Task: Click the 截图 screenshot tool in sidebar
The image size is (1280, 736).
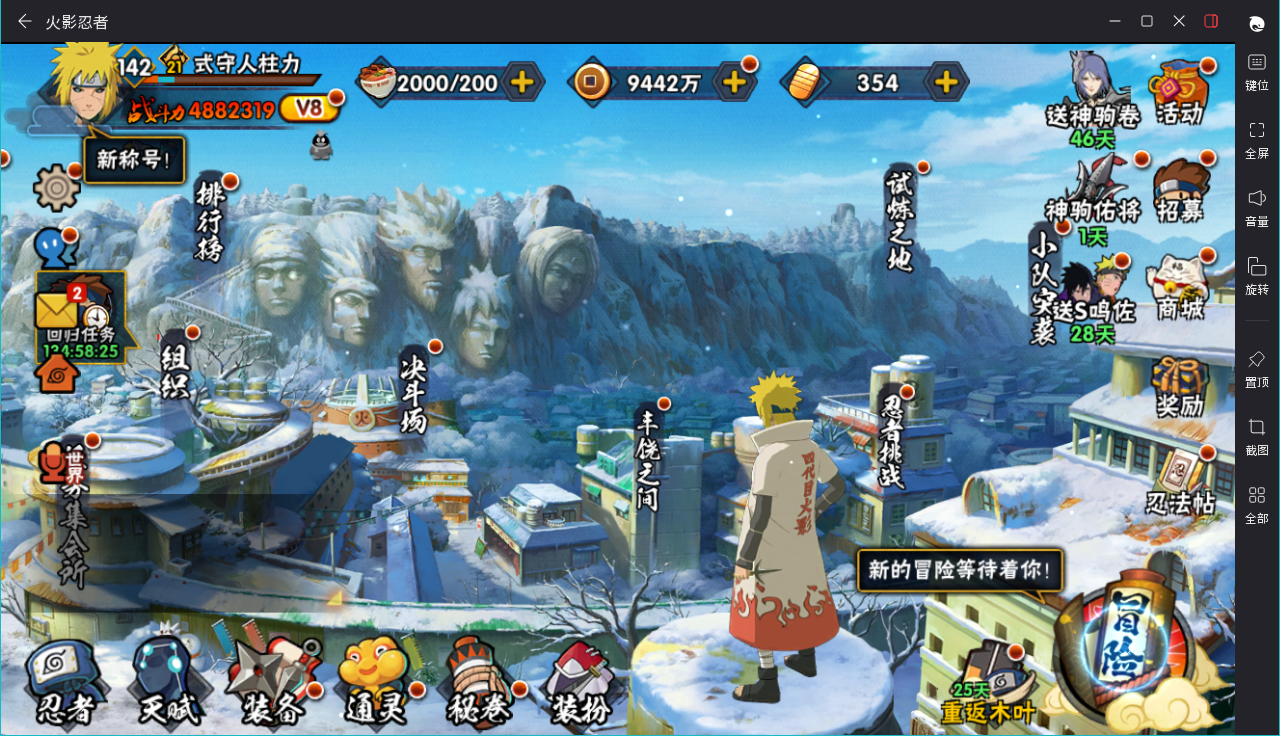Action: point(1256,437)
